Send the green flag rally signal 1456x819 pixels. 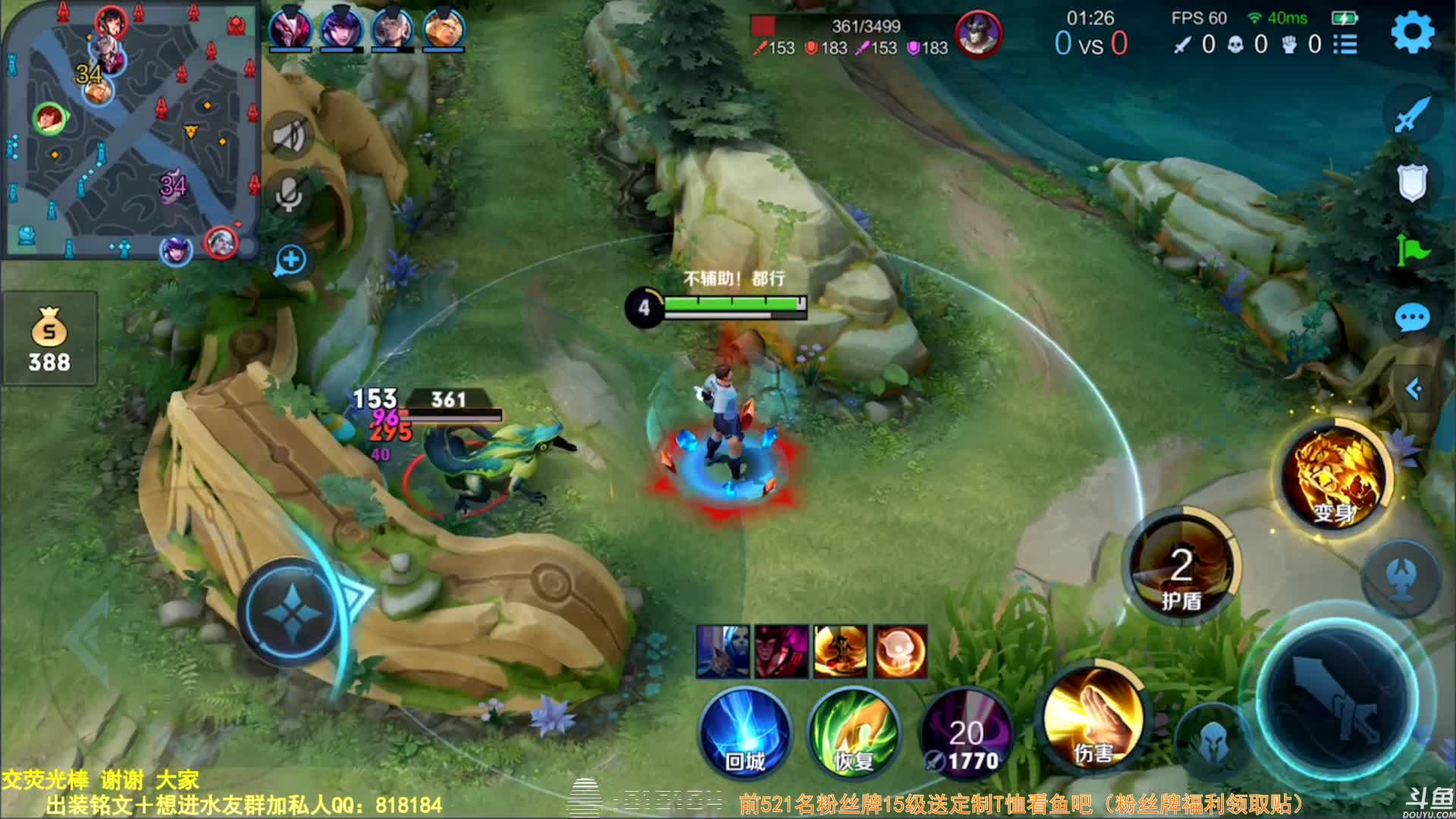click(1411, 250)
